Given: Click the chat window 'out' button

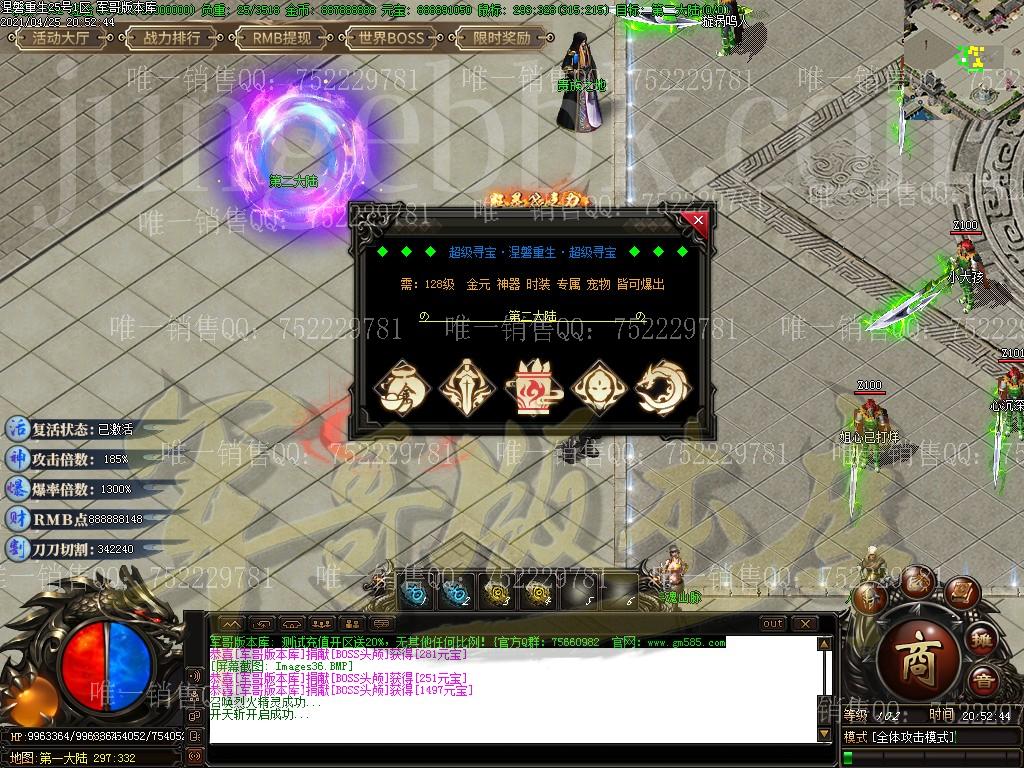Looking at the screenshot, I should (x=773, y=624).
